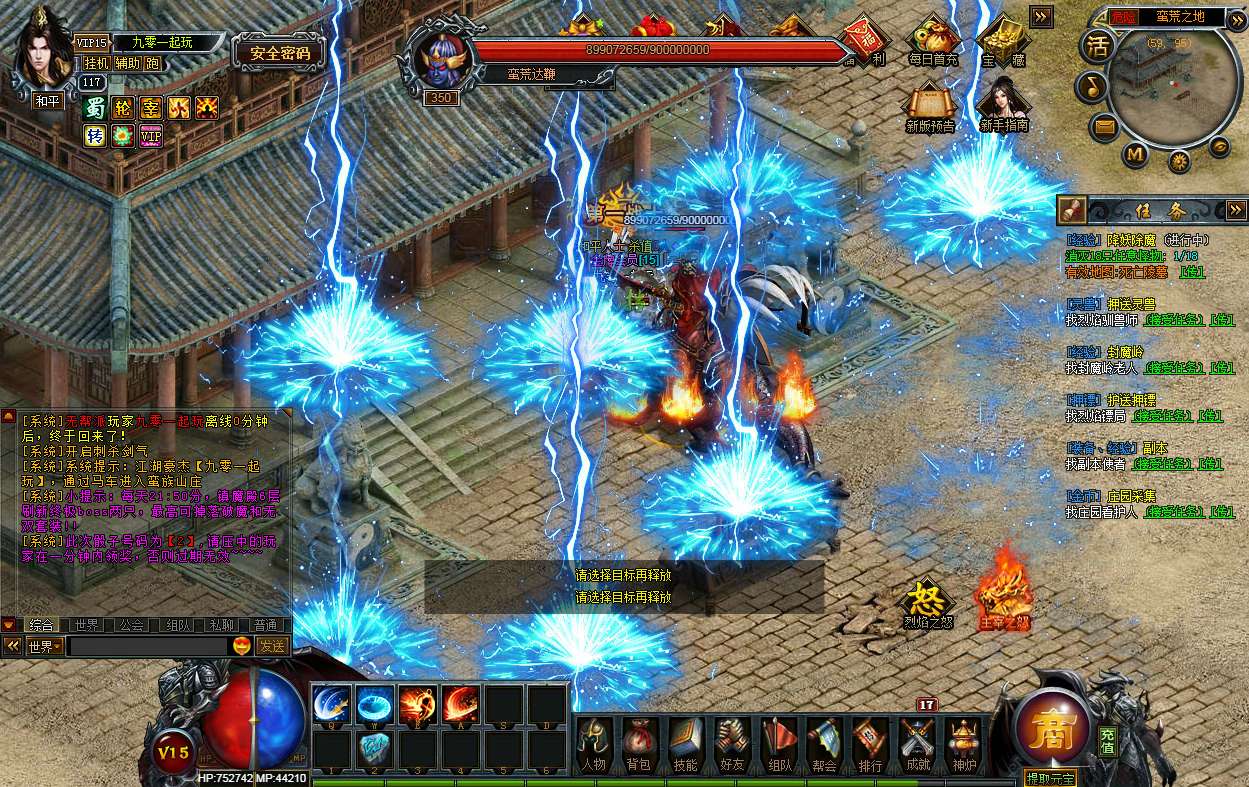Open the mail envelope button beside minimap
This screenshot has width=1249, height=787.
coord(1104,126)
